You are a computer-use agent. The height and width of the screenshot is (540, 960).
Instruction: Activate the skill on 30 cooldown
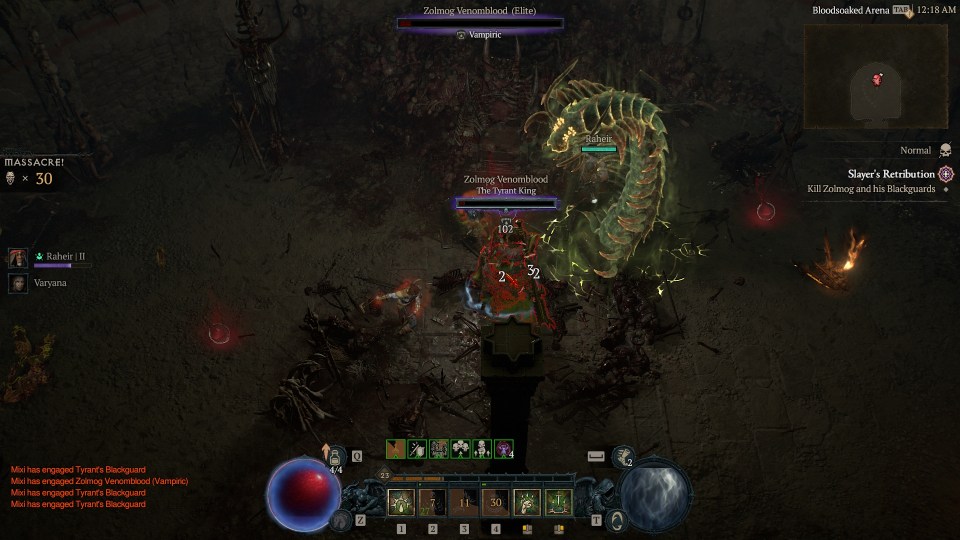point(495,503)
